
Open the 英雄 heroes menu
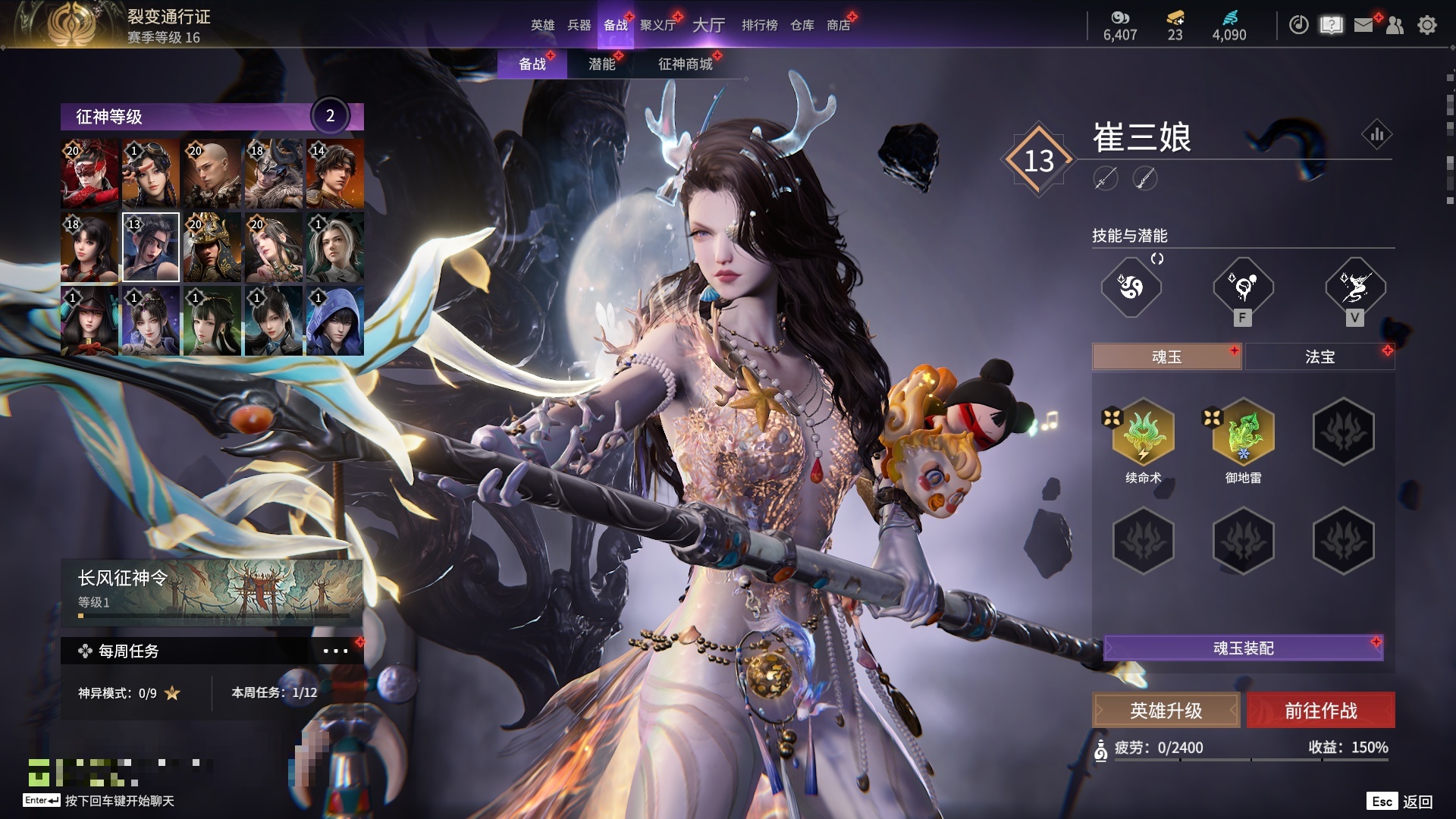click(x=542, y=25)
